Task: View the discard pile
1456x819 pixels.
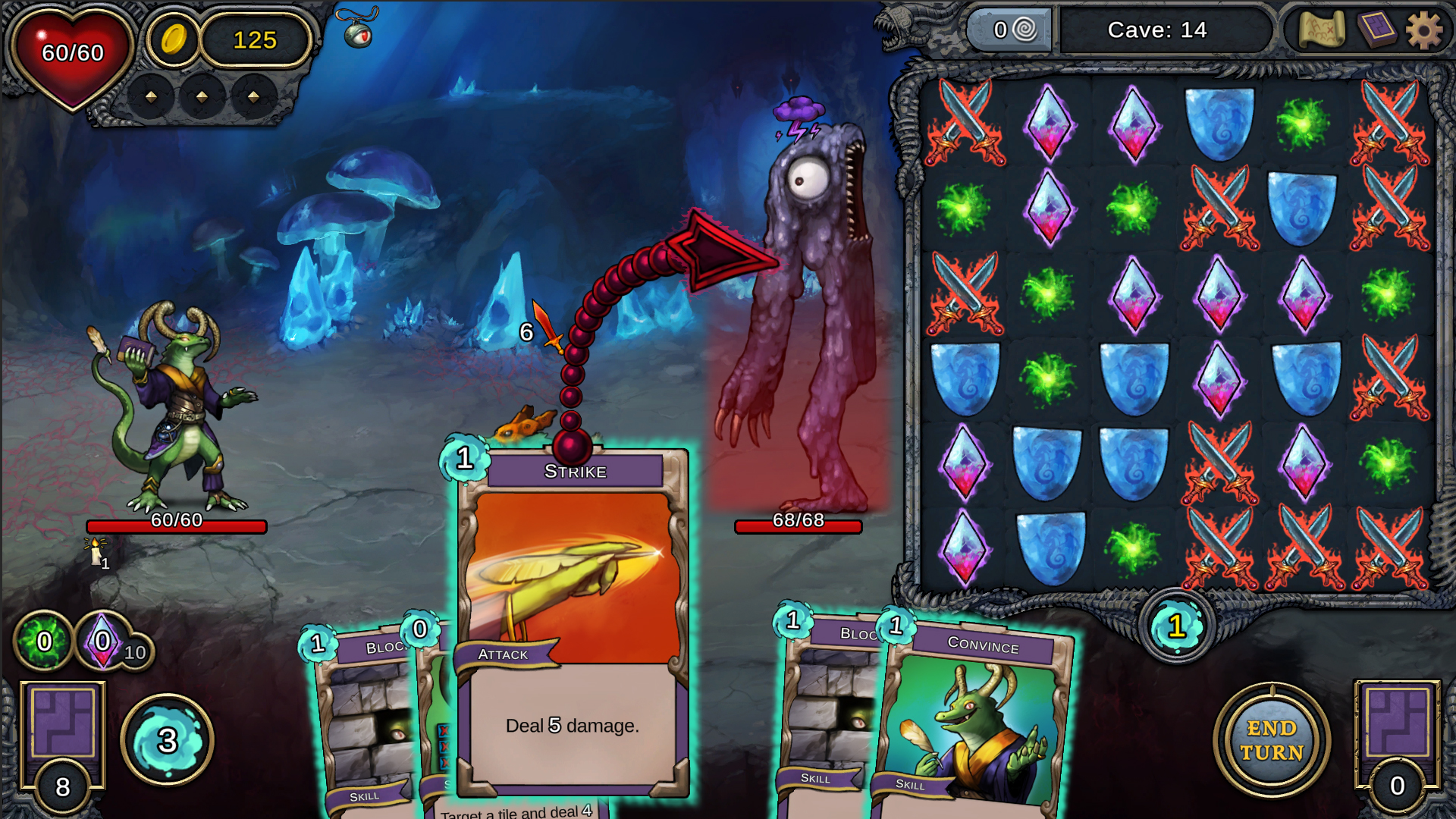Action: pos(1397,728)
